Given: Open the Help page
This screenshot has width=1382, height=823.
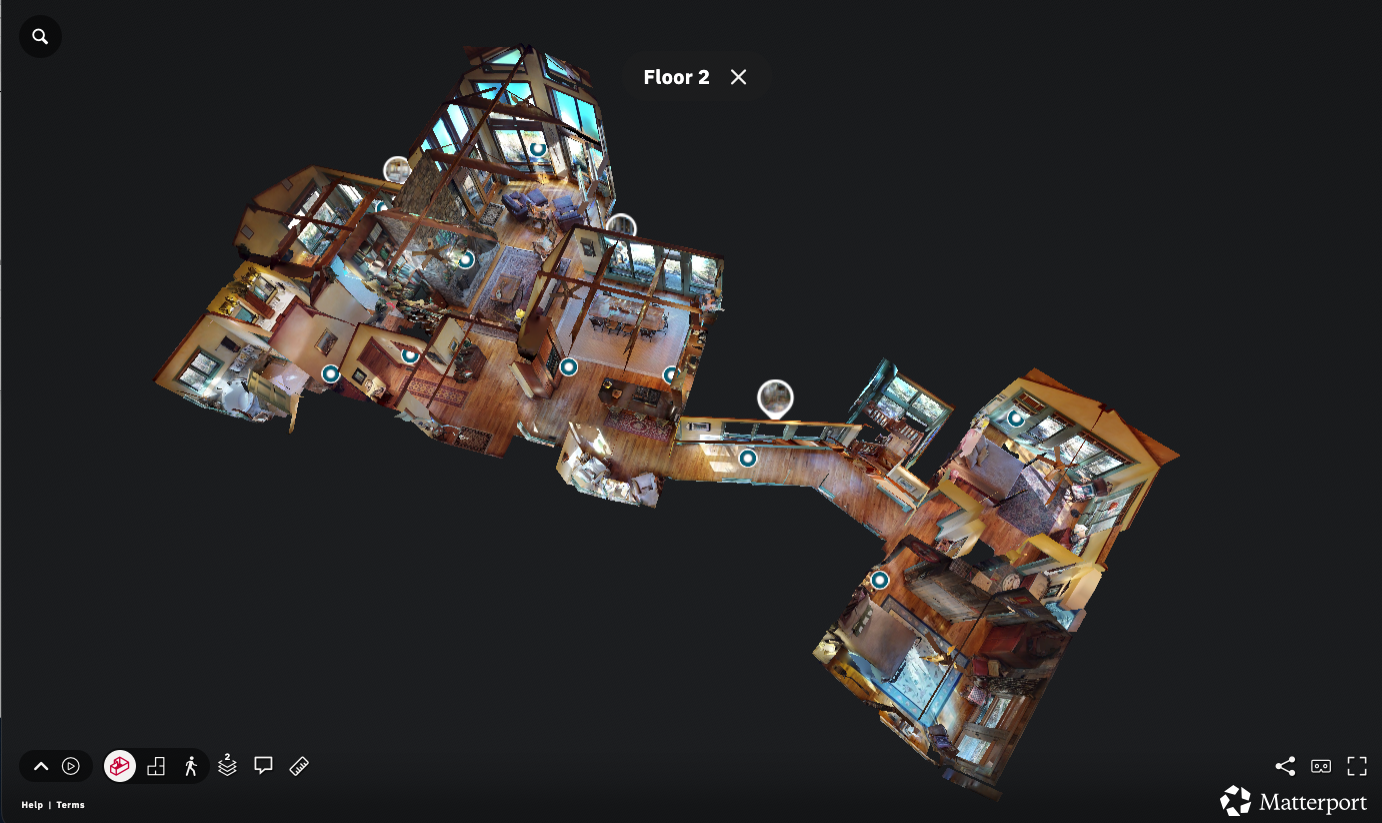Looking at the screenshot, I should coord(32,804).
